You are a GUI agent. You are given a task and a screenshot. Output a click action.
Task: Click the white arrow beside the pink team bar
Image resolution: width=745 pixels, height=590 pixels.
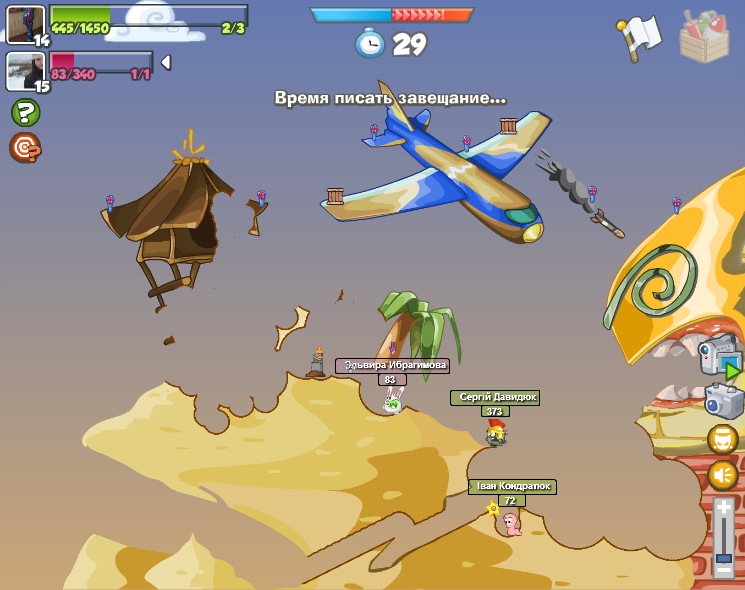click(166, 62)
